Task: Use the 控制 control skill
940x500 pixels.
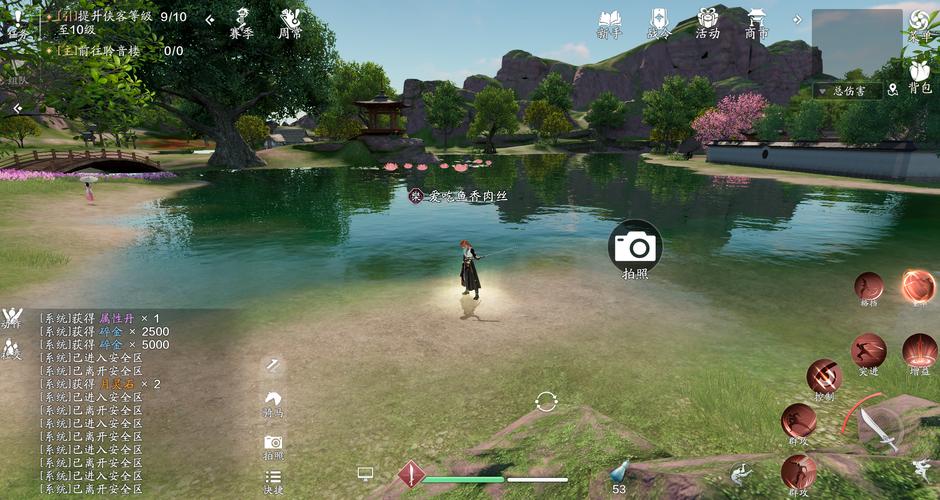Action: click(824, 378)
